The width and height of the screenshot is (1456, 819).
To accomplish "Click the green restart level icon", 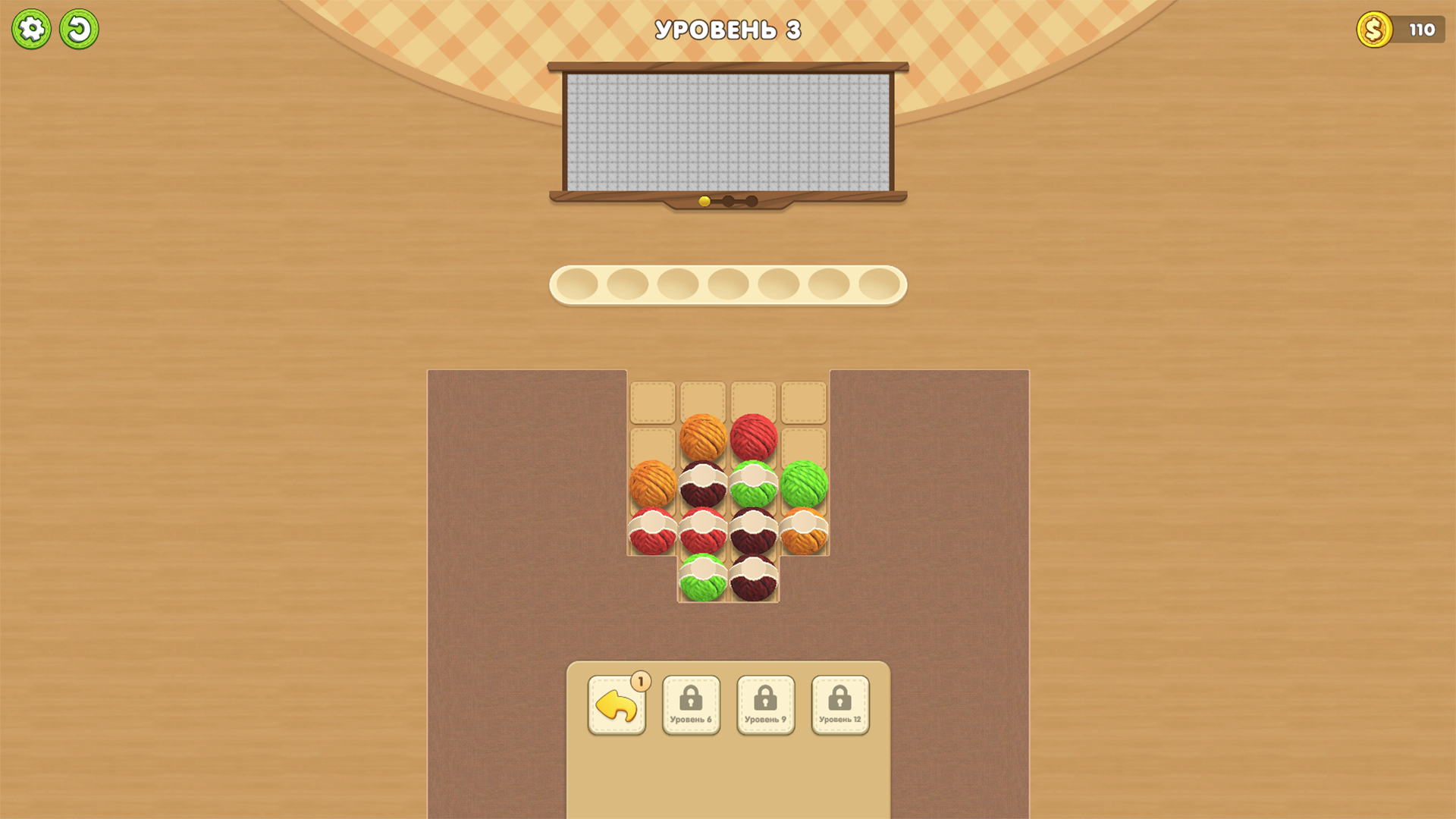I will point(80,28).
